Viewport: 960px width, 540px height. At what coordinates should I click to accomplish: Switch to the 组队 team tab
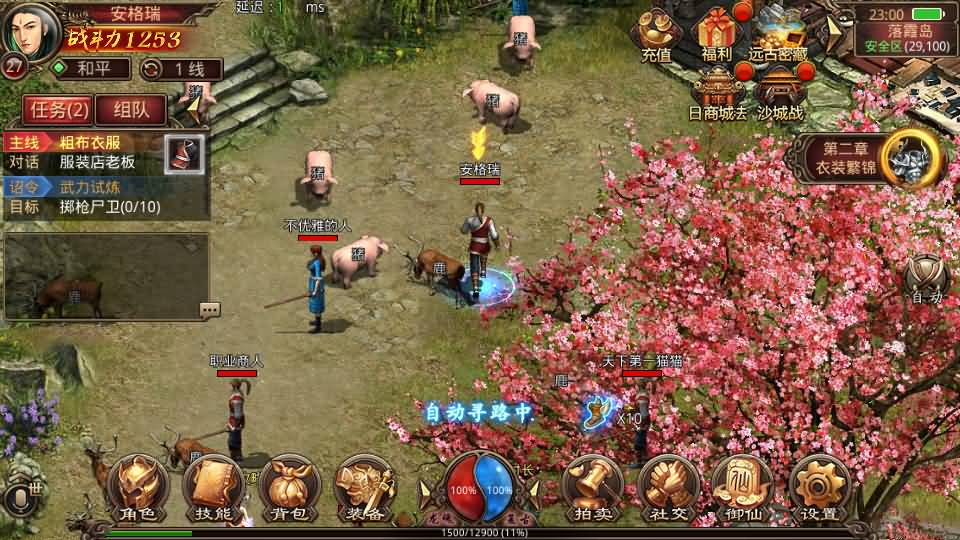(x=131, y=109)
